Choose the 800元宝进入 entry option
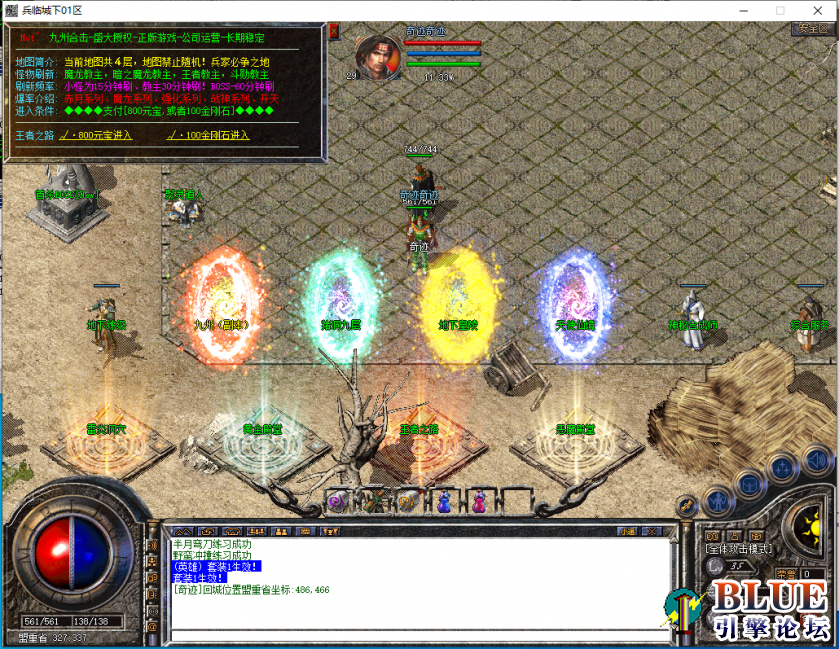The image size is (839, 649). pos(96,135)
